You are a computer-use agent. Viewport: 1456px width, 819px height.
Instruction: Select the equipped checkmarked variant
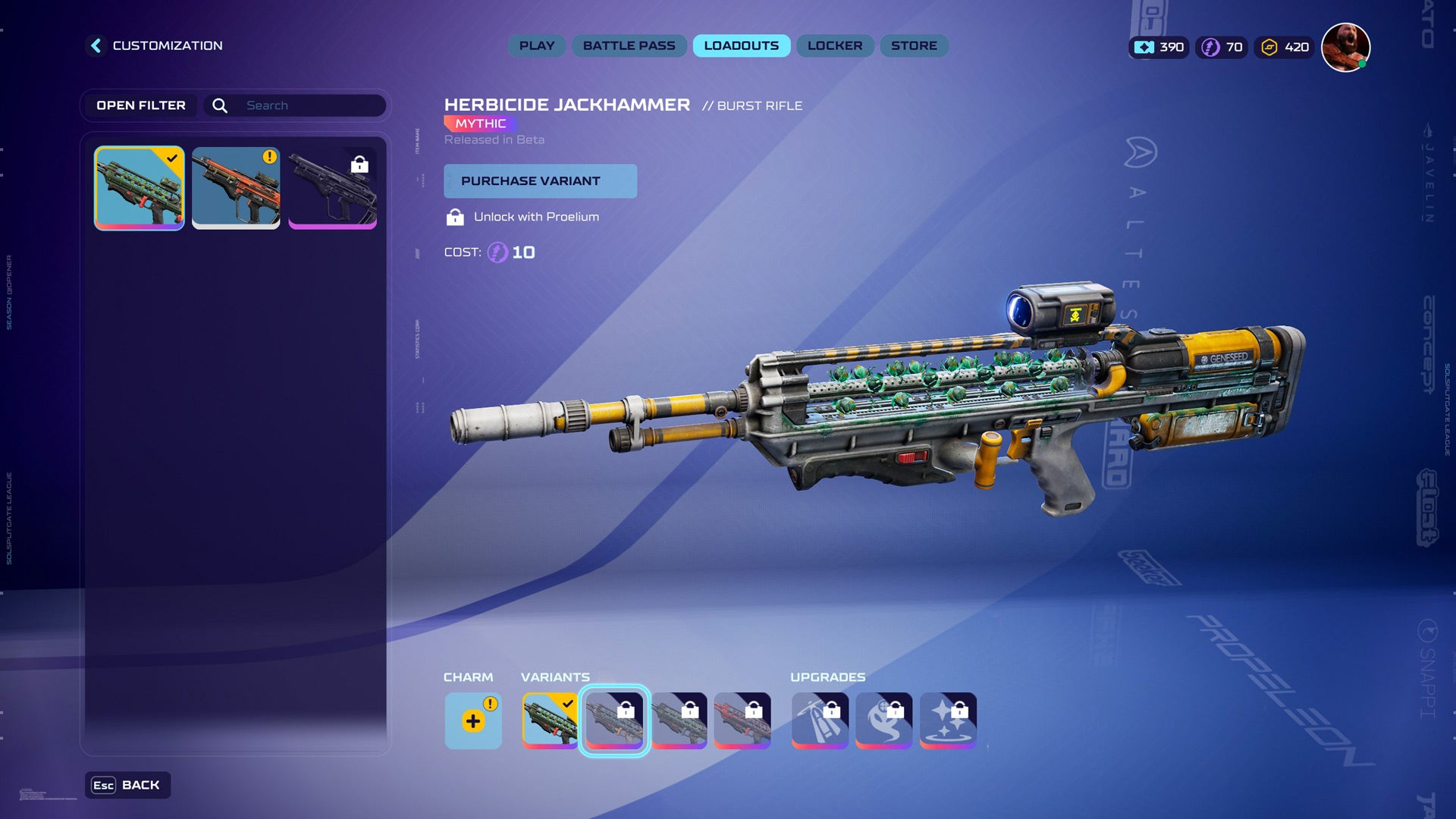(550, 720)
